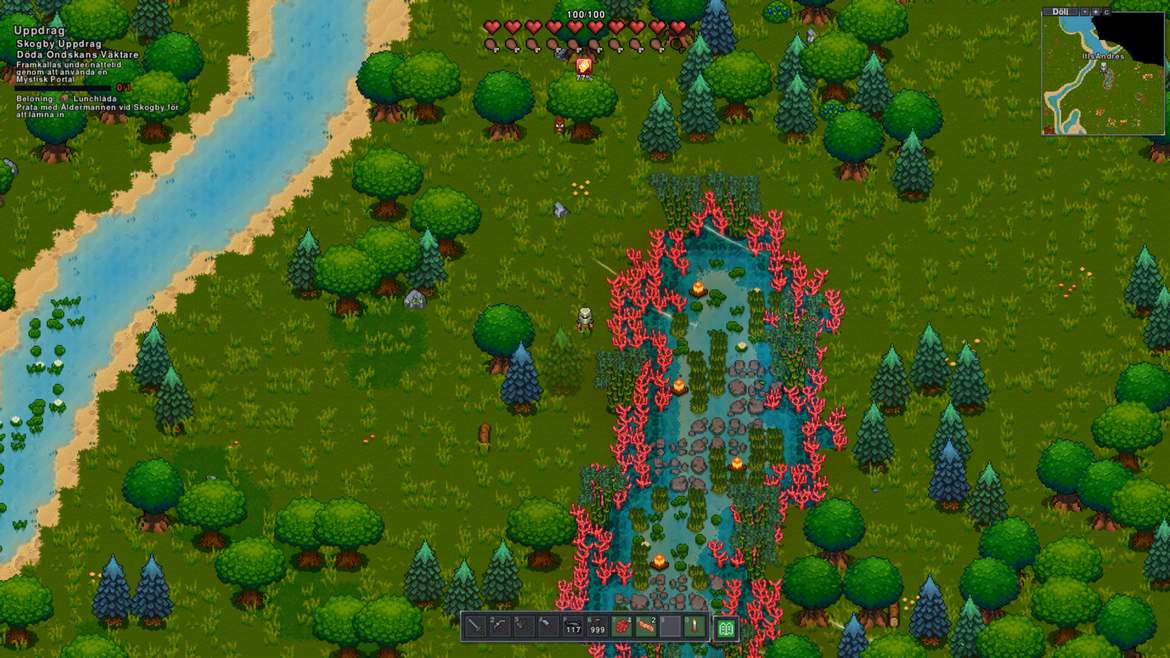Click the minimap's C button

(1106, 12)
